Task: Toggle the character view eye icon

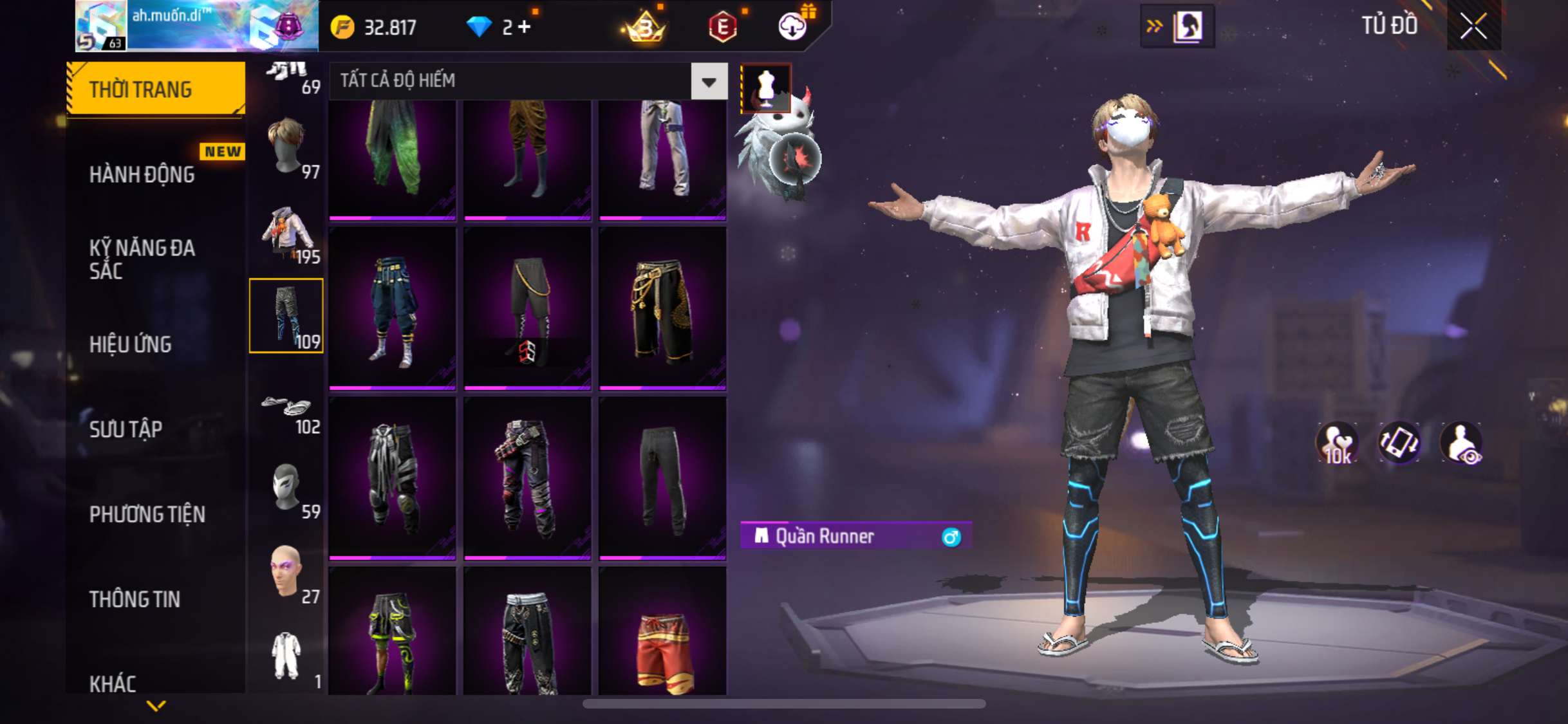Action: pyautogui.click(x=1461, y=443)
